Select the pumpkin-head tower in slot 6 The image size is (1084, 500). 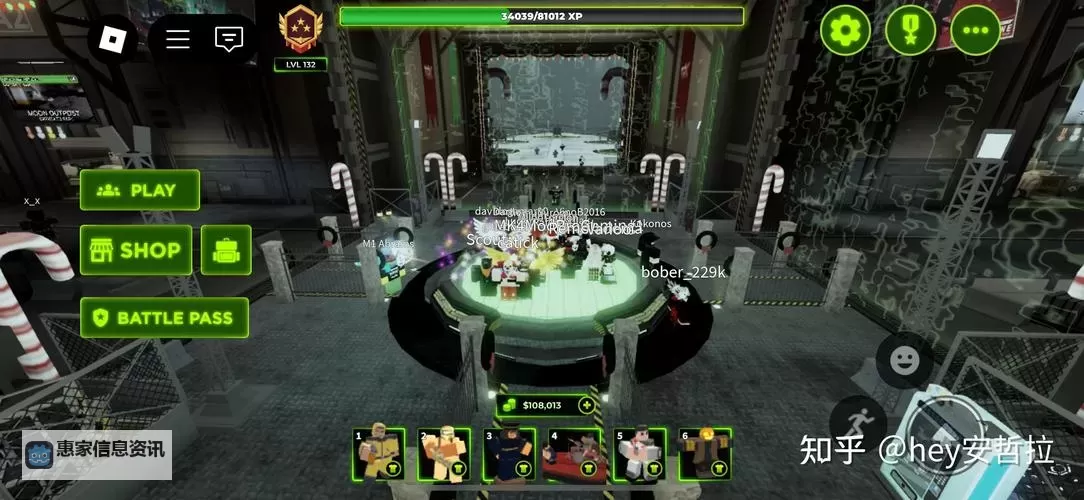click(x=705, y=454)
